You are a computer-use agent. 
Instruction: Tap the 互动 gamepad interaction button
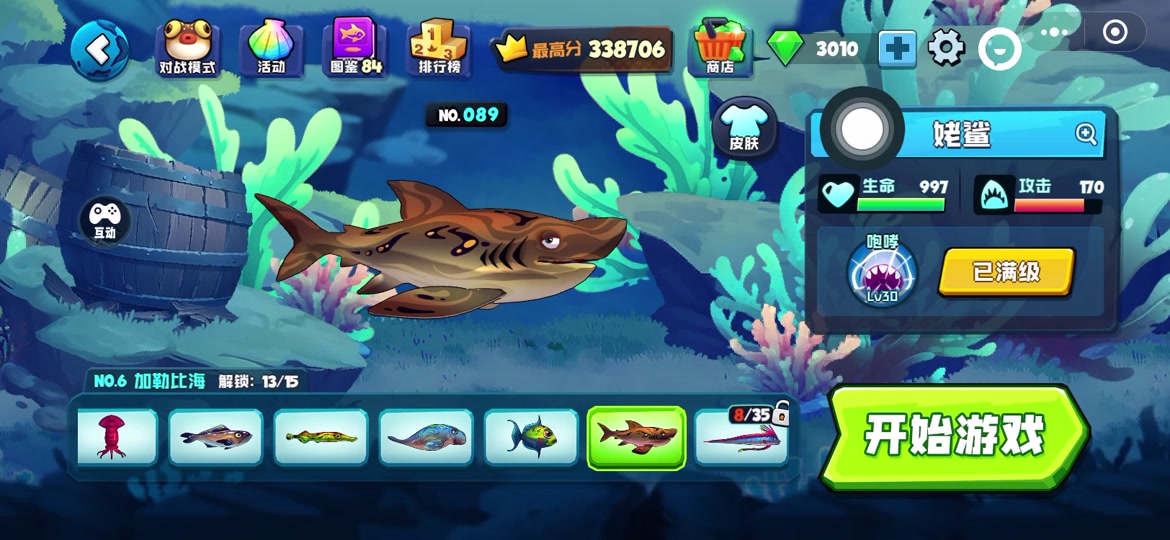tap(105, 219)
